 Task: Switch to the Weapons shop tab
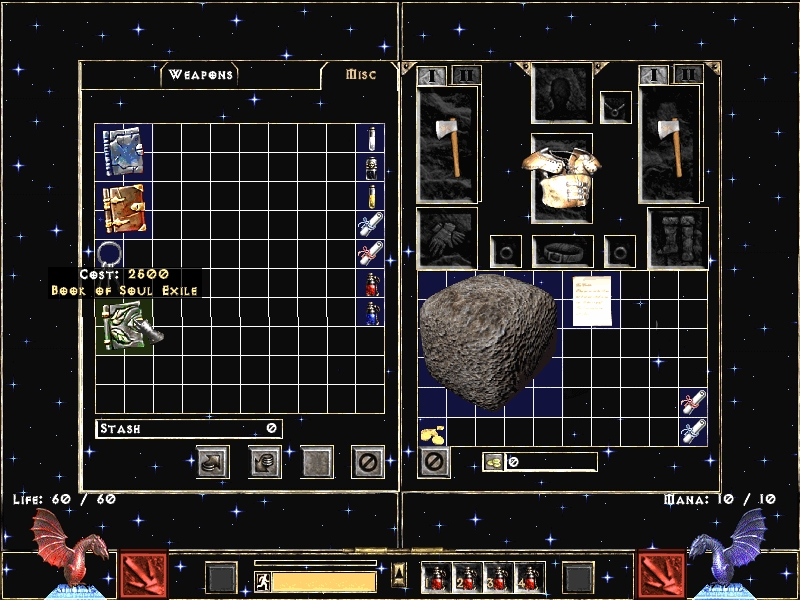coord(201,75)
